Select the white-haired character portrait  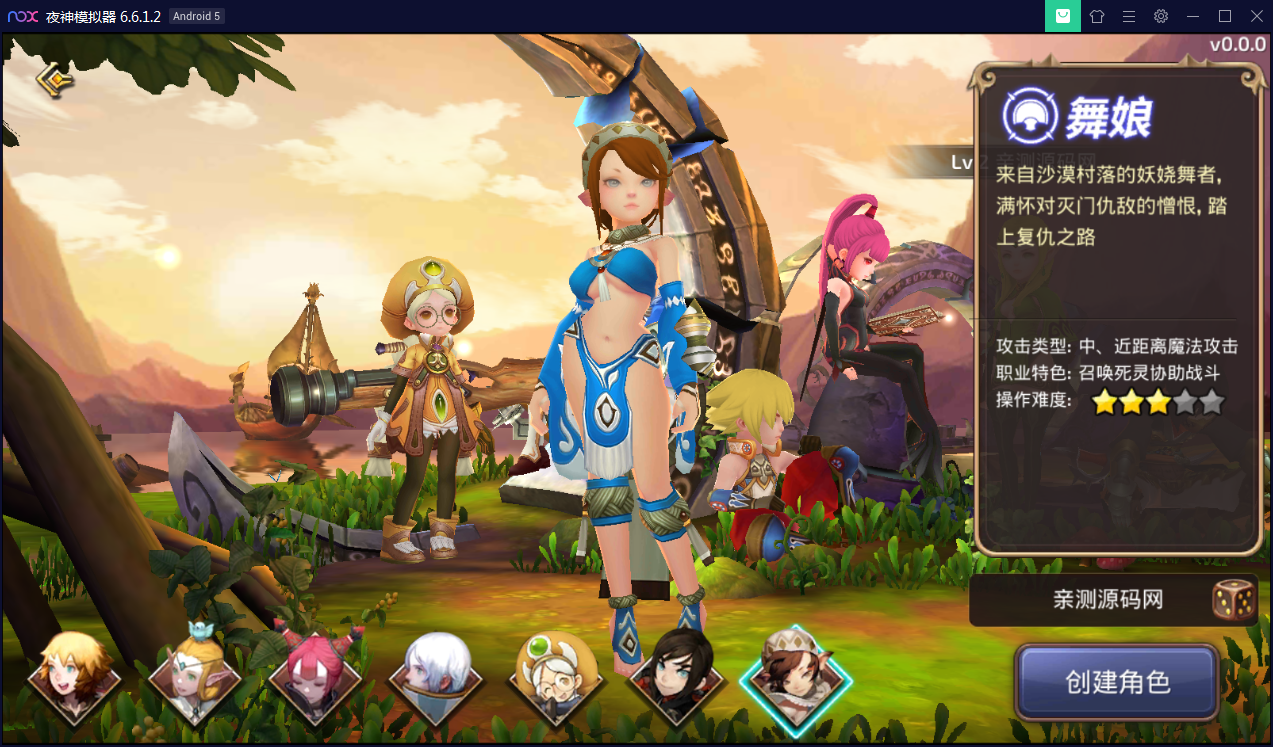435,678
